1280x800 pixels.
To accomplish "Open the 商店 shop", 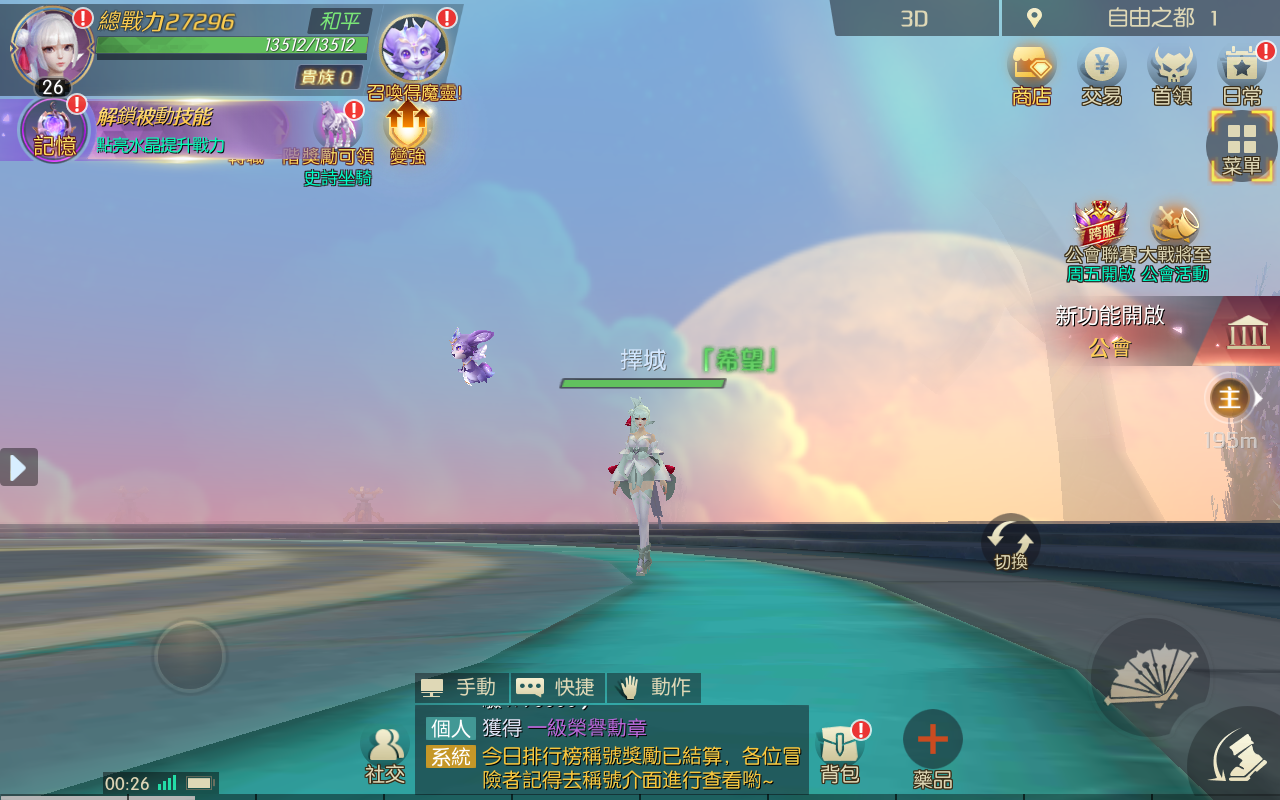I will coord(1031,67).
